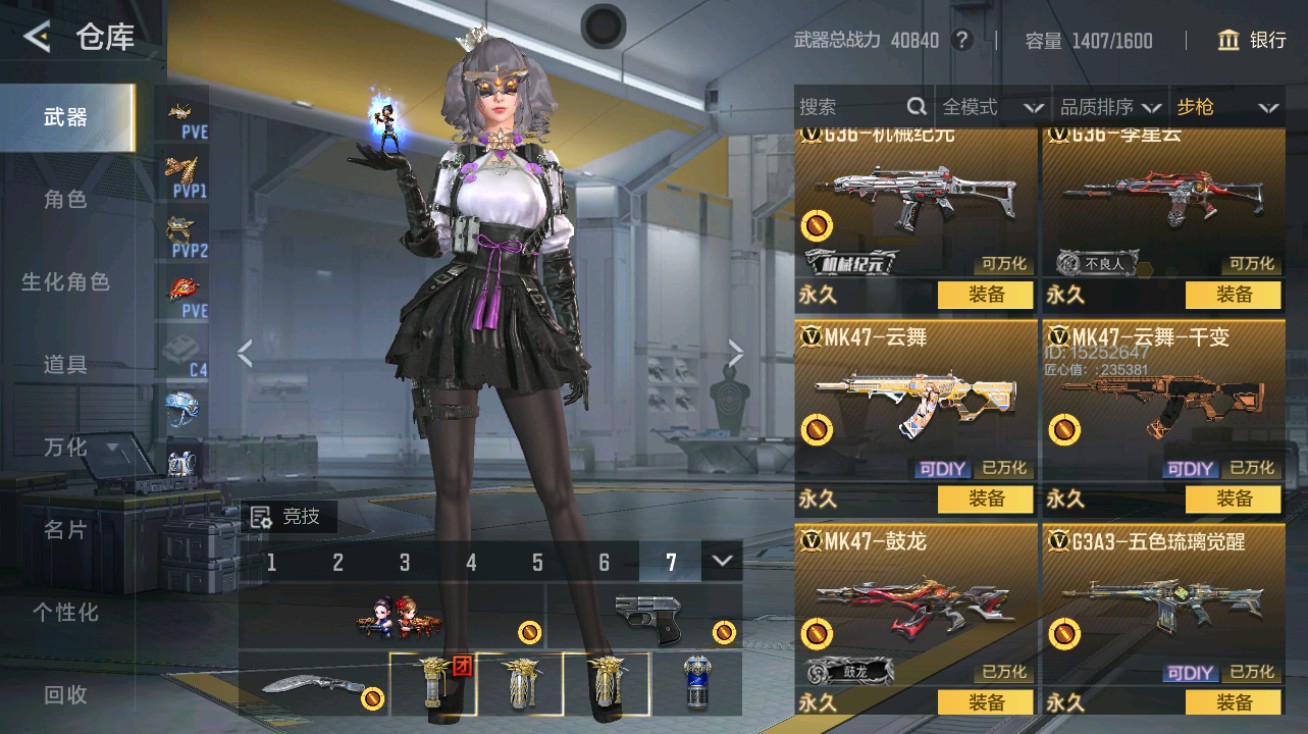Select the 道具 tab

[x=65, y=365]
